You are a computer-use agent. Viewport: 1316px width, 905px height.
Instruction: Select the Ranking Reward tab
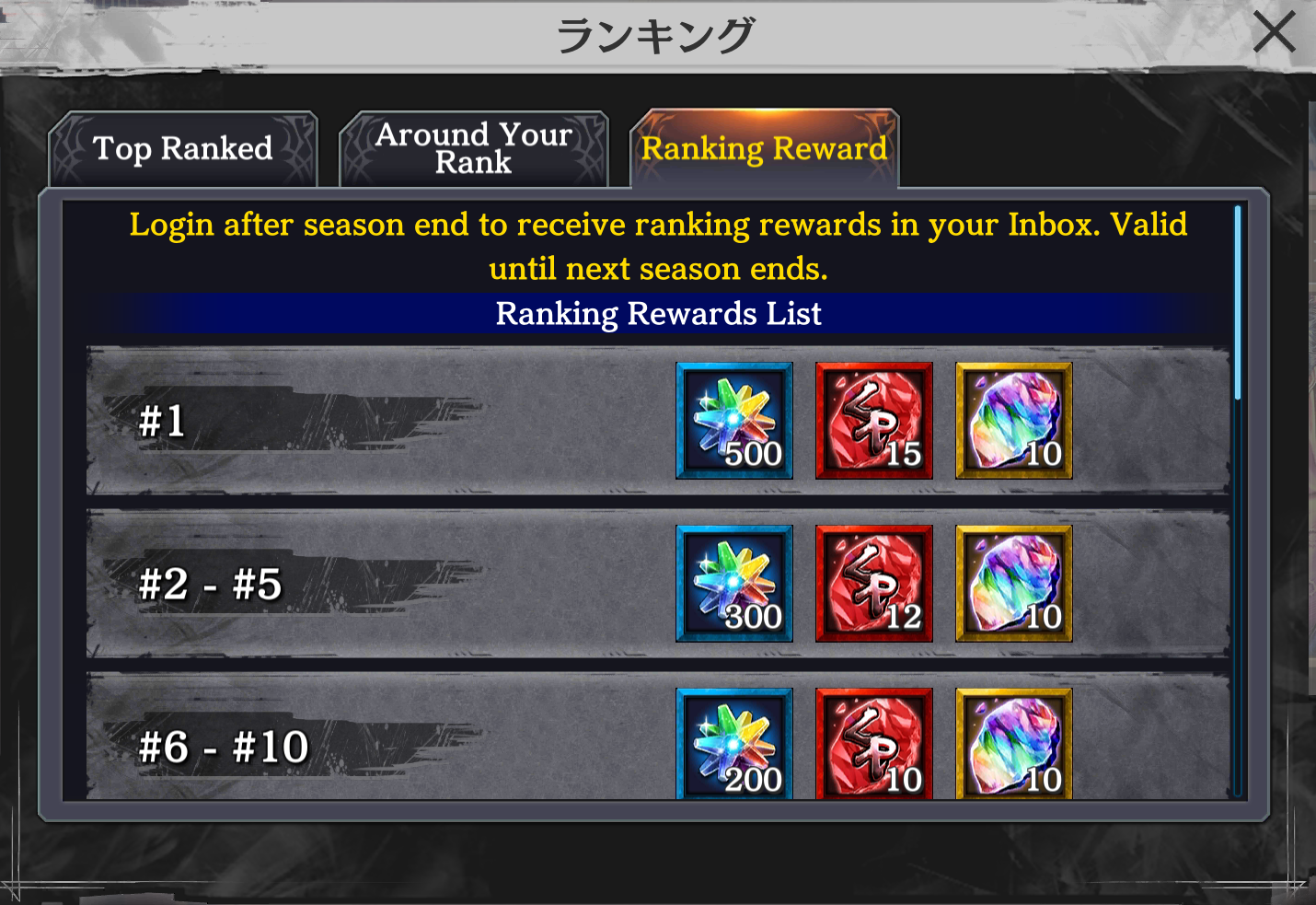pos(765,148)
